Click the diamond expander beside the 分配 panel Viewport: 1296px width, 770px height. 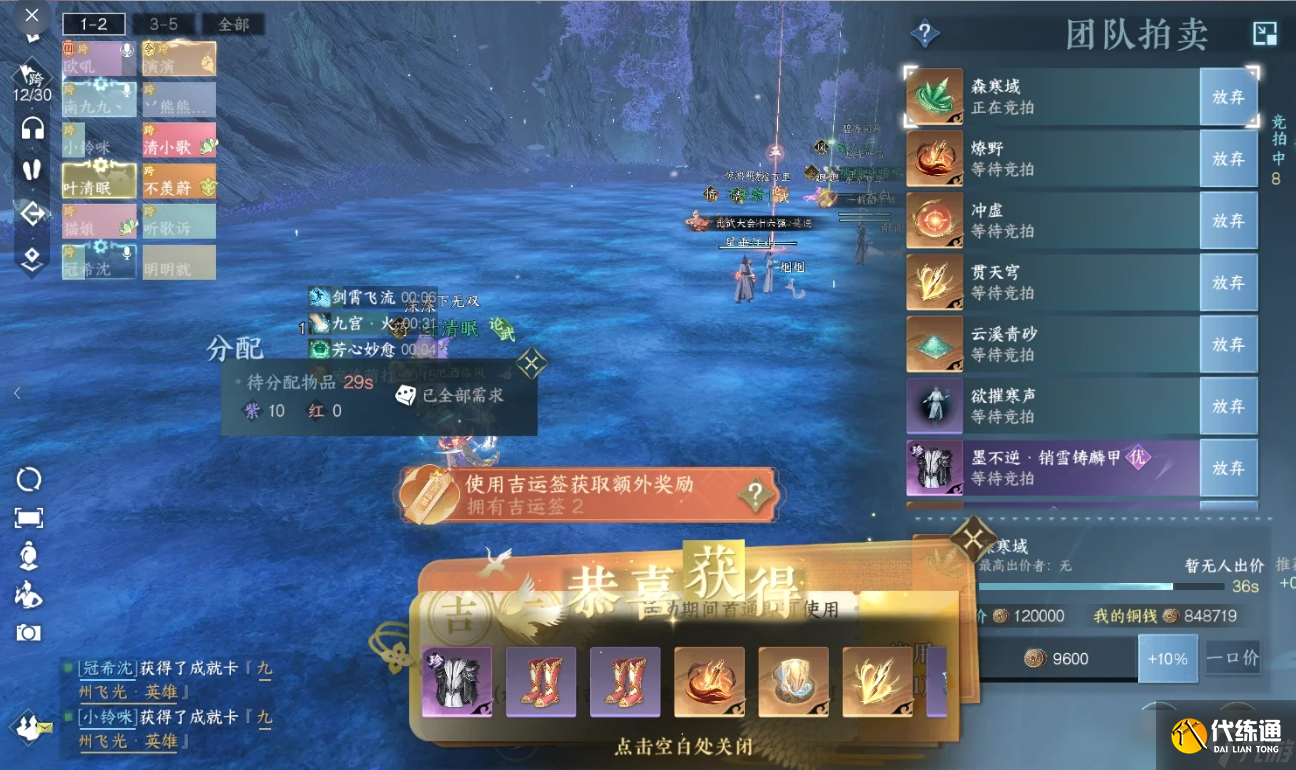[x=531, y=363]
